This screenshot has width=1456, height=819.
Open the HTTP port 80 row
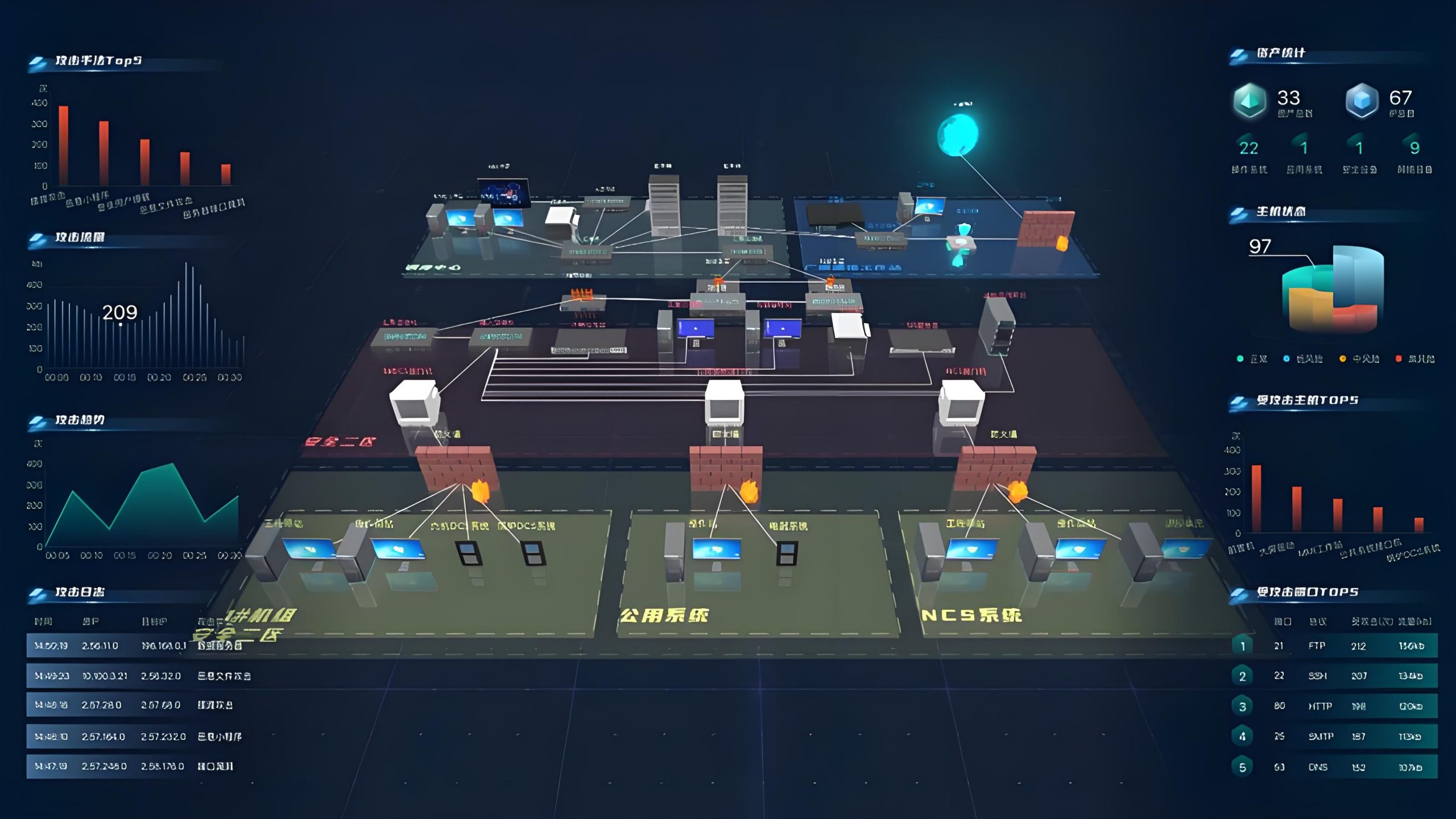pyautogui.click(x=1334, y=706)
